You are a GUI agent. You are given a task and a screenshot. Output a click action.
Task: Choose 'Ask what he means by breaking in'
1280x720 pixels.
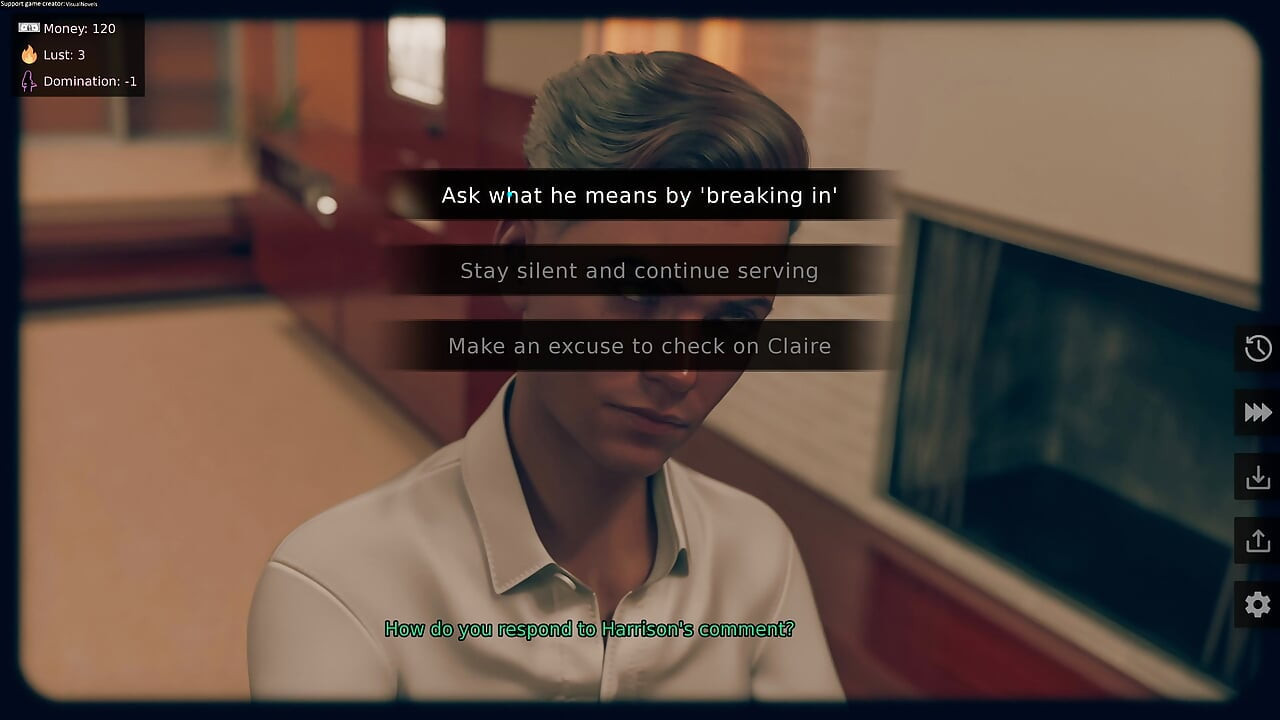(640, 196)
